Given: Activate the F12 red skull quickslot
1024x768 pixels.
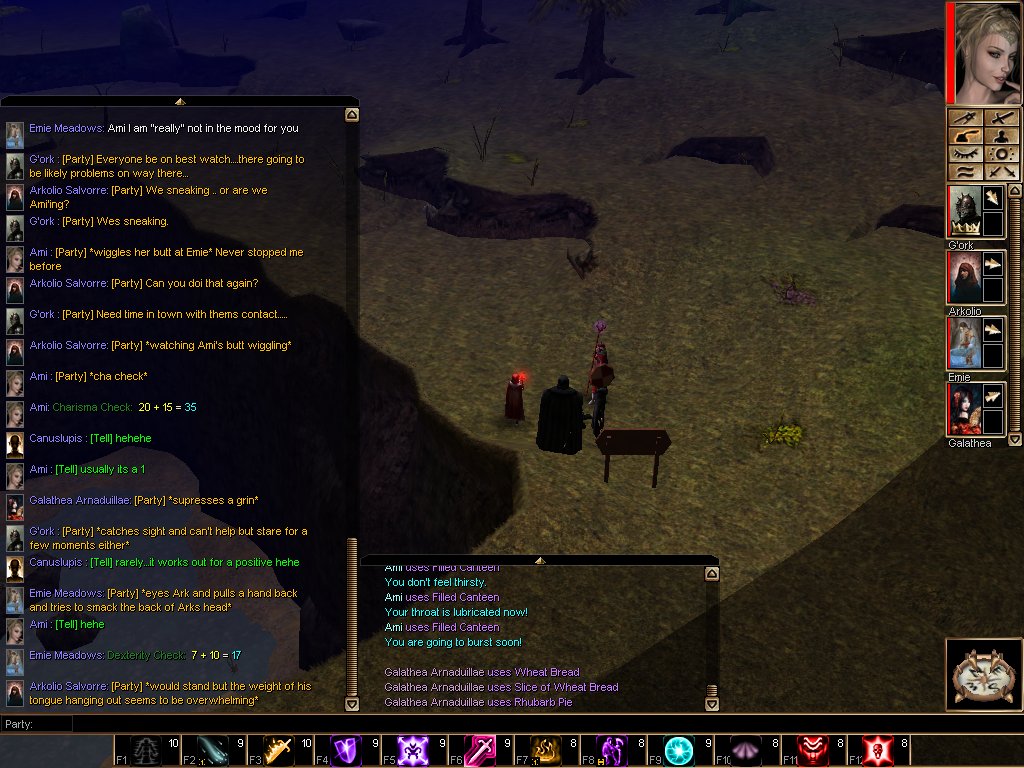Looking at the screenshot, I should tap(878, 750).
